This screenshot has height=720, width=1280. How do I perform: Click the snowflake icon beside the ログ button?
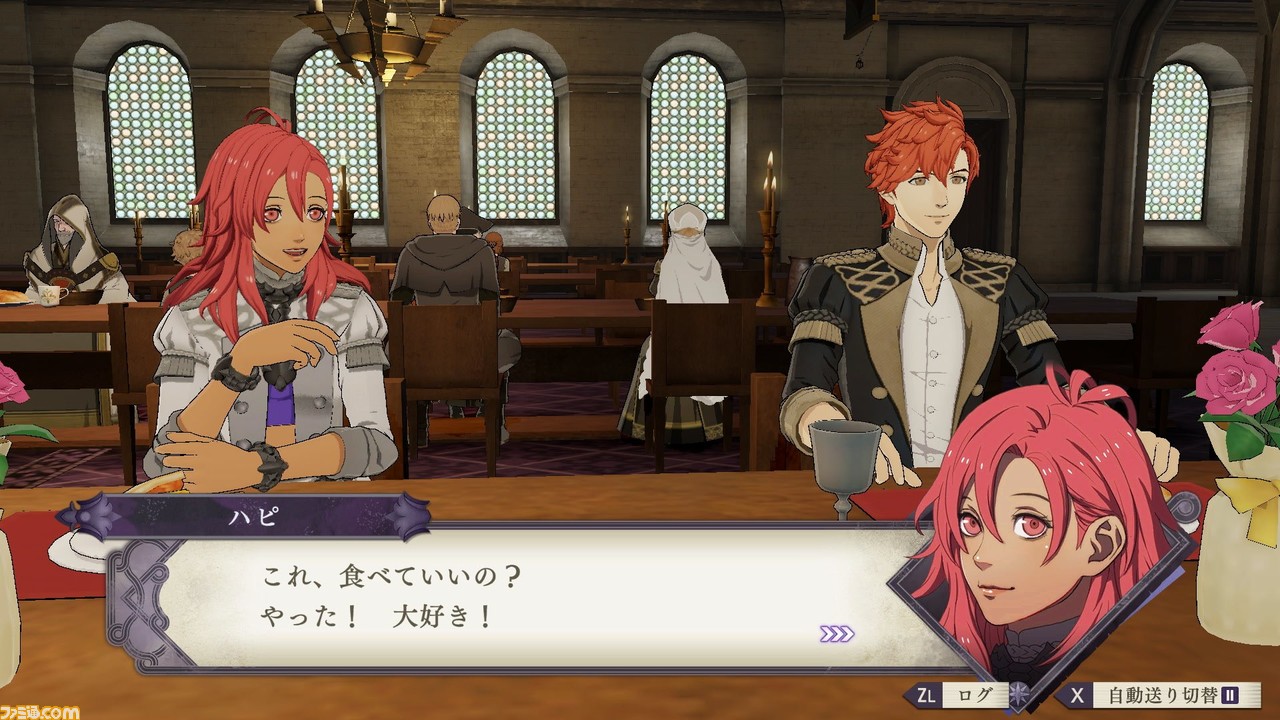pyautogui.click(x=1018, y=692)
